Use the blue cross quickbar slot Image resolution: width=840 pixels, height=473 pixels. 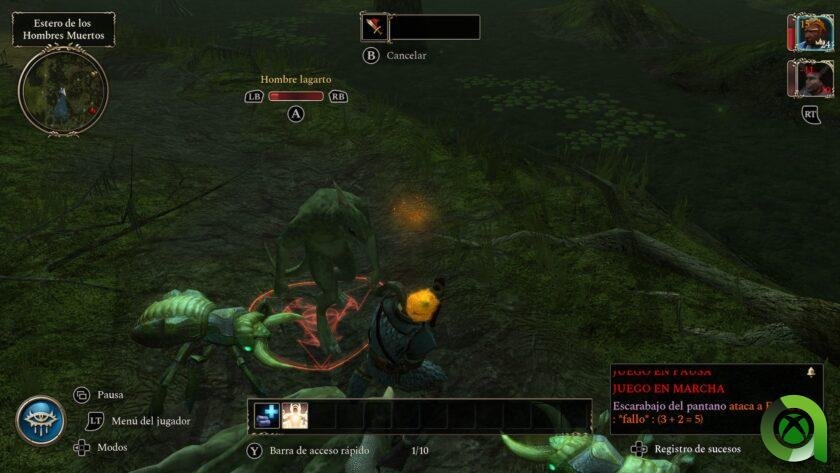point(267,416)
